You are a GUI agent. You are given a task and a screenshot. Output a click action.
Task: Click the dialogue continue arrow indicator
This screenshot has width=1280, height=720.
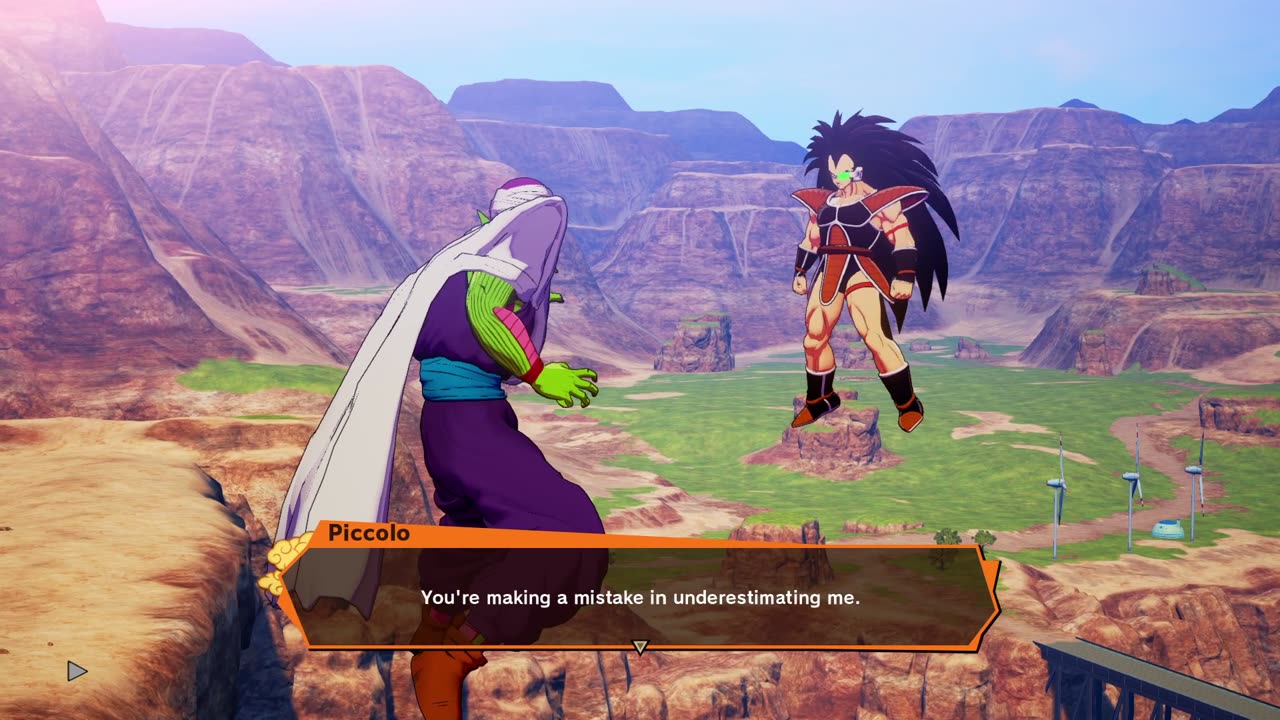click(640, 647)
